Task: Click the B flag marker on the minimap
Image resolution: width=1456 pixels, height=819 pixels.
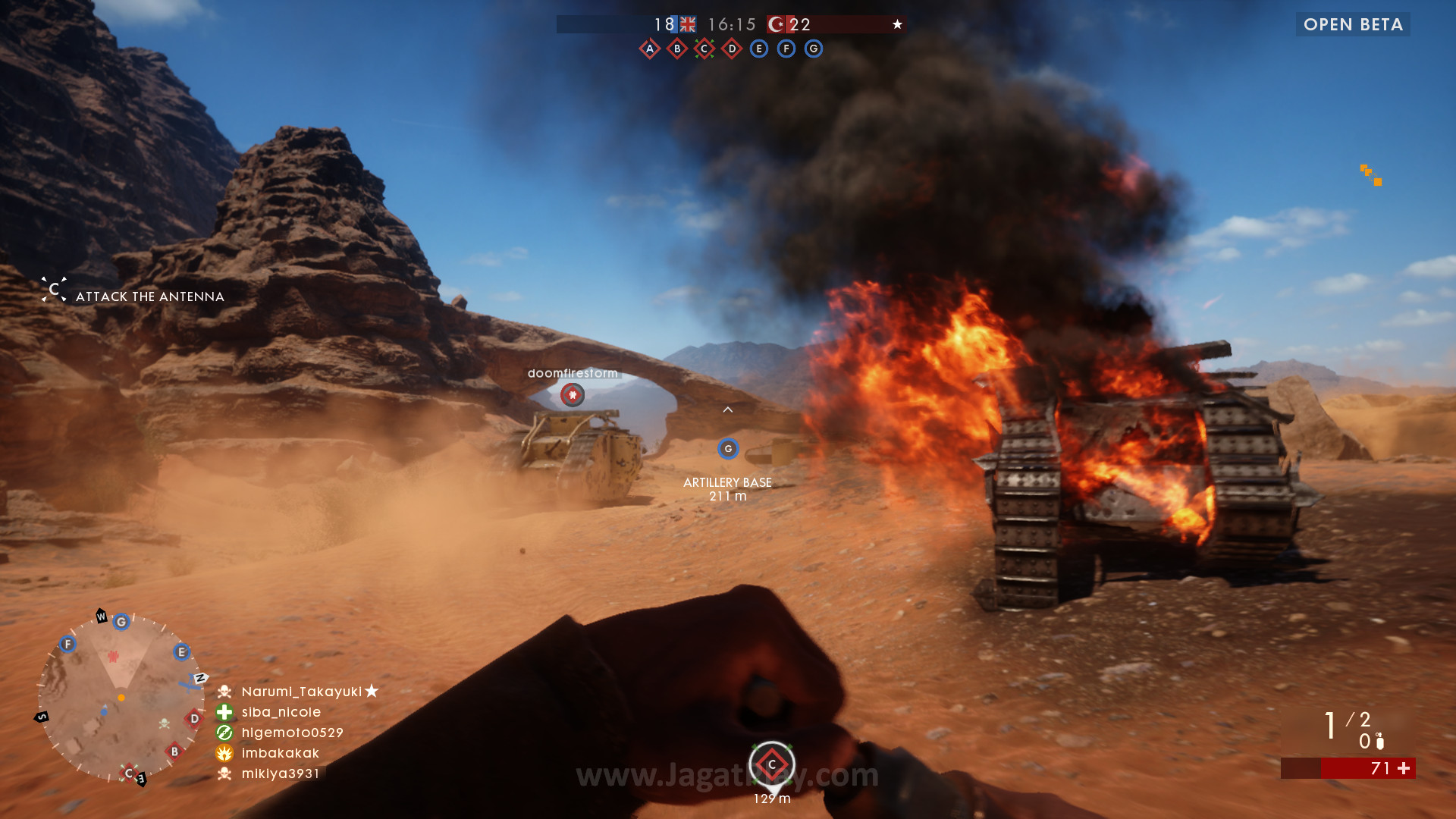Action: tap(174, 752)
